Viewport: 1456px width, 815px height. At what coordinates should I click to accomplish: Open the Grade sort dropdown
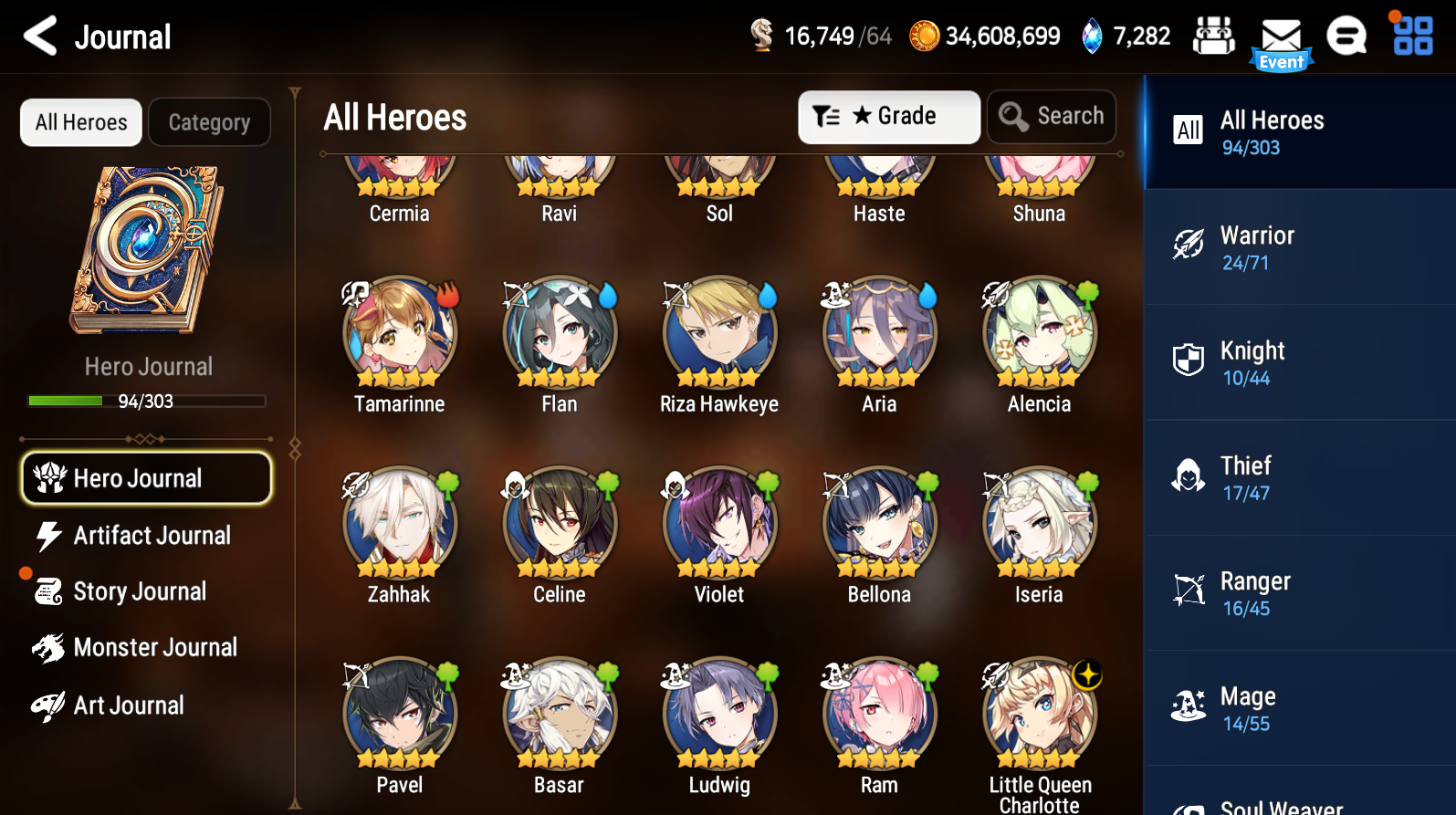tap(888, 116)
